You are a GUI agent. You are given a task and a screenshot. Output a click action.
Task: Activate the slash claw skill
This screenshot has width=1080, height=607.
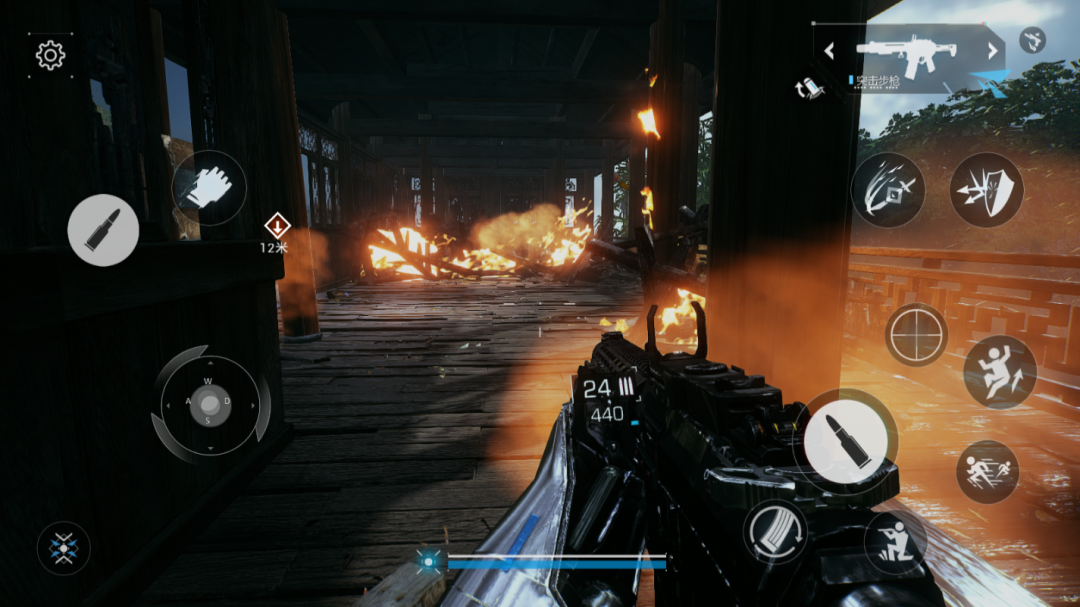[888, 189]
